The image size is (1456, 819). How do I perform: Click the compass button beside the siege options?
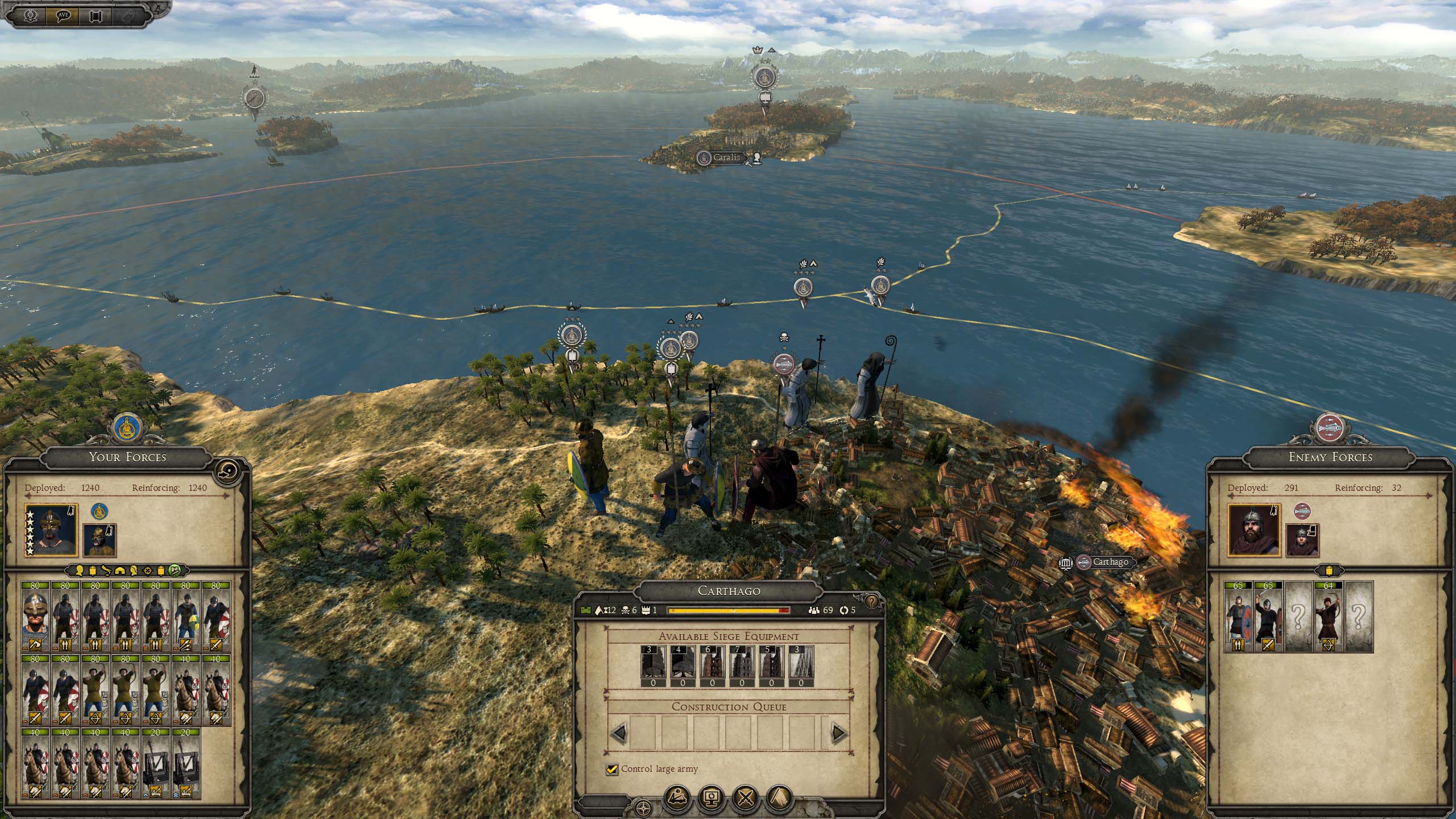point(643,806)
